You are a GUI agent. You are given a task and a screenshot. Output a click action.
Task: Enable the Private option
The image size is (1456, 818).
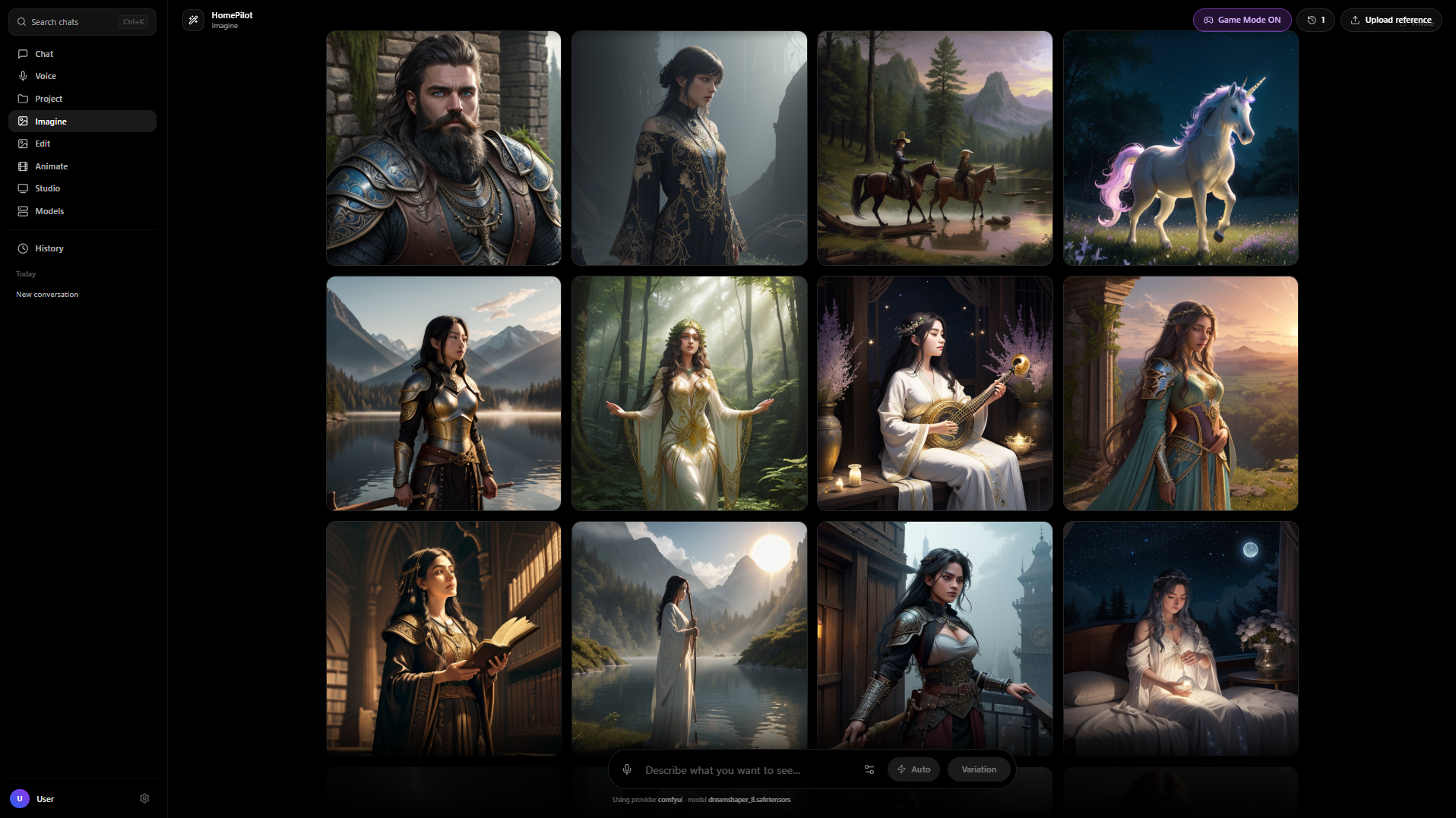click(1402, 24)
